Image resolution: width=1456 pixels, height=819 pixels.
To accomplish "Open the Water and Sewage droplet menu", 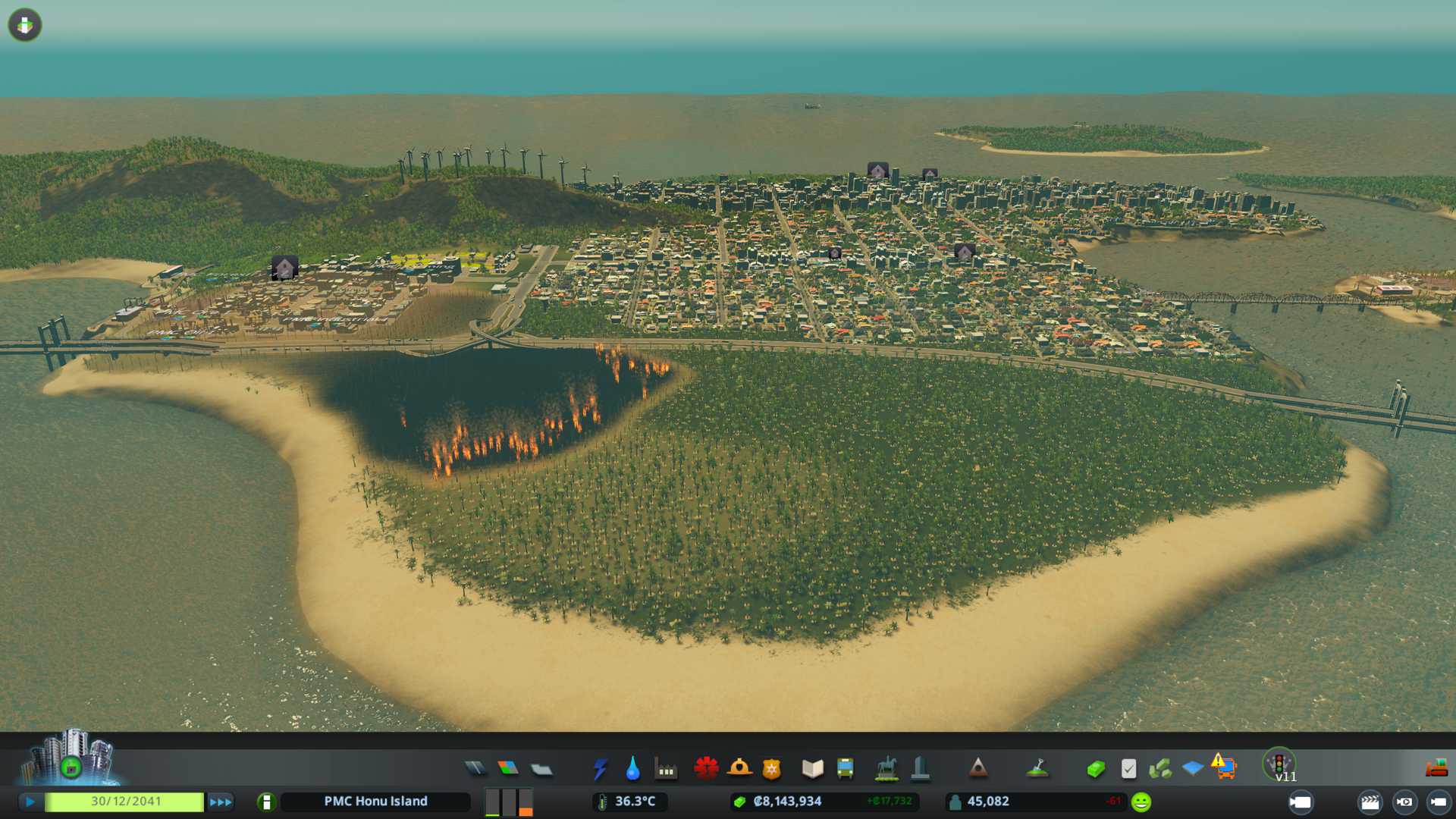I will pyautogui.click(x=632, y=769).
